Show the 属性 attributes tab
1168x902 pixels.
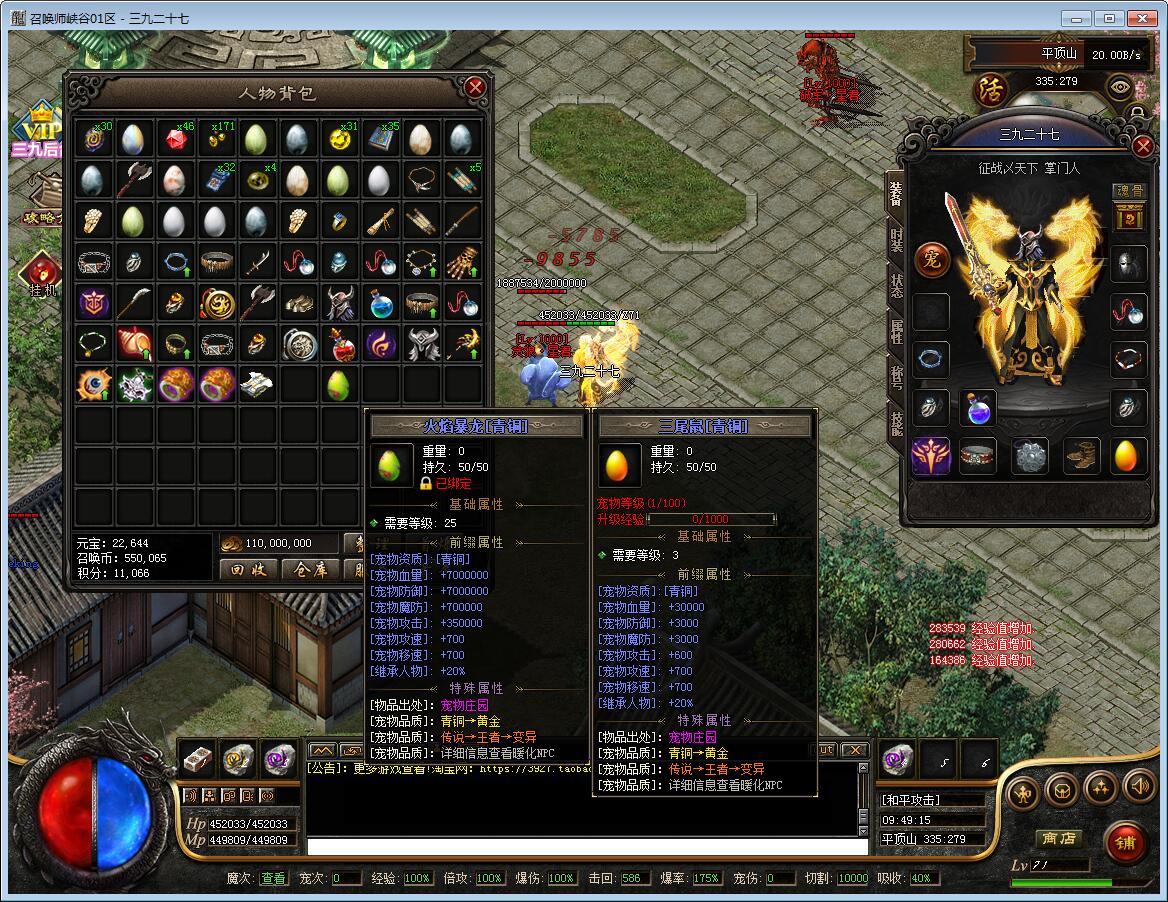pos(896,330)
